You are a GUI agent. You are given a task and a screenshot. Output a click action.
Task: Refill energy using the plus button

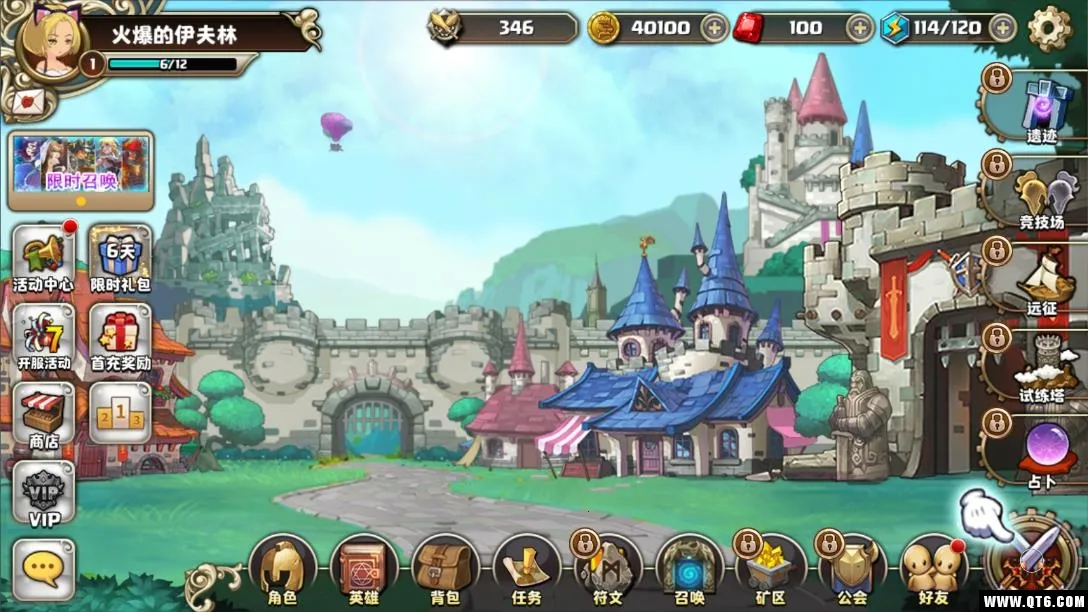click(x=1000, y=28)
